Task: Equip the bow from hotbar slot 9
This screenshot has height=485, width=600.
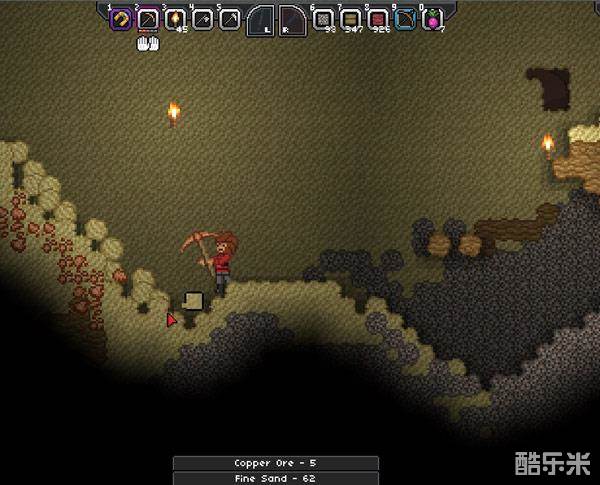Action: pos(404,18)
